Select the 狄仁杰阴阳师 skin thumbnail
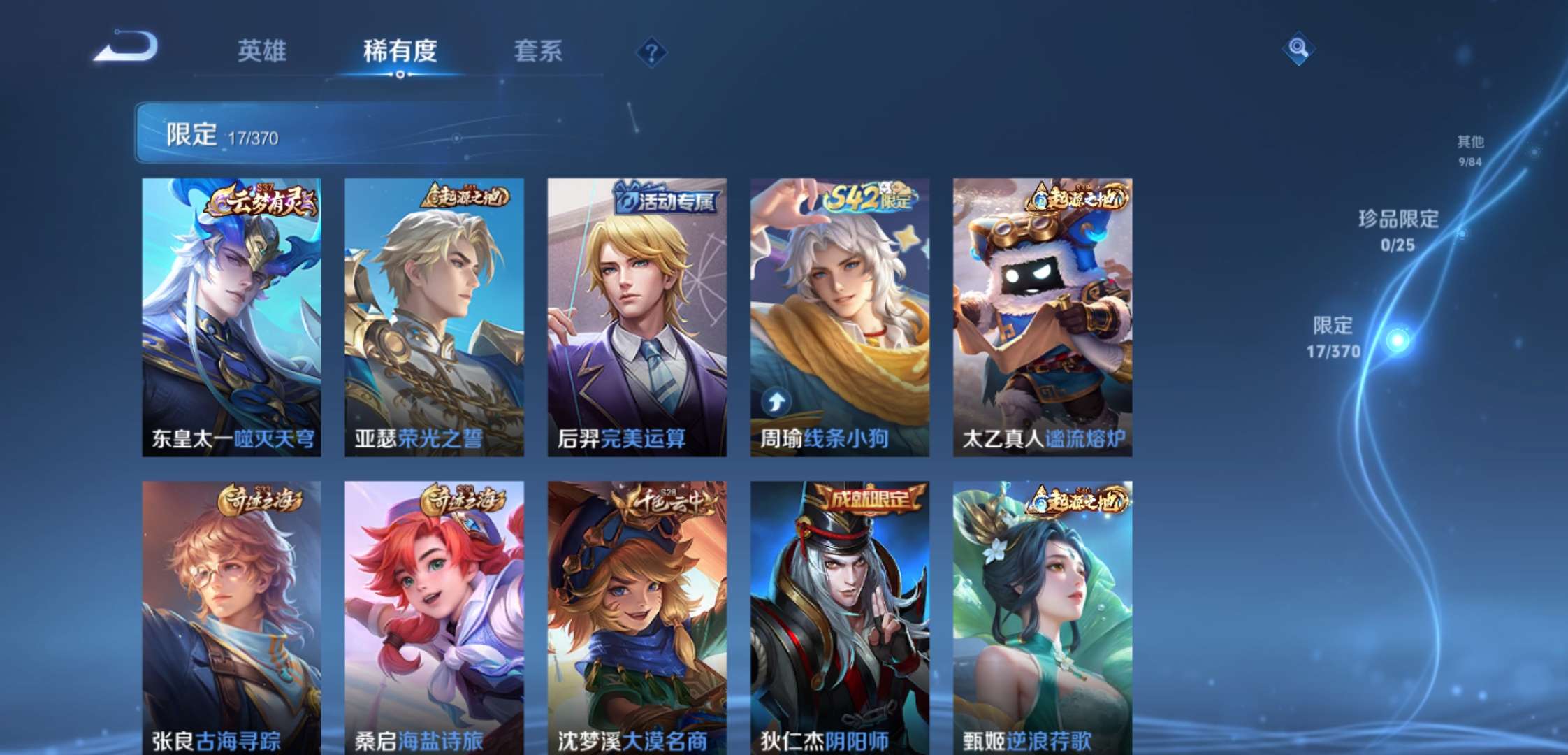The image size is (1568, 755). 839,615
